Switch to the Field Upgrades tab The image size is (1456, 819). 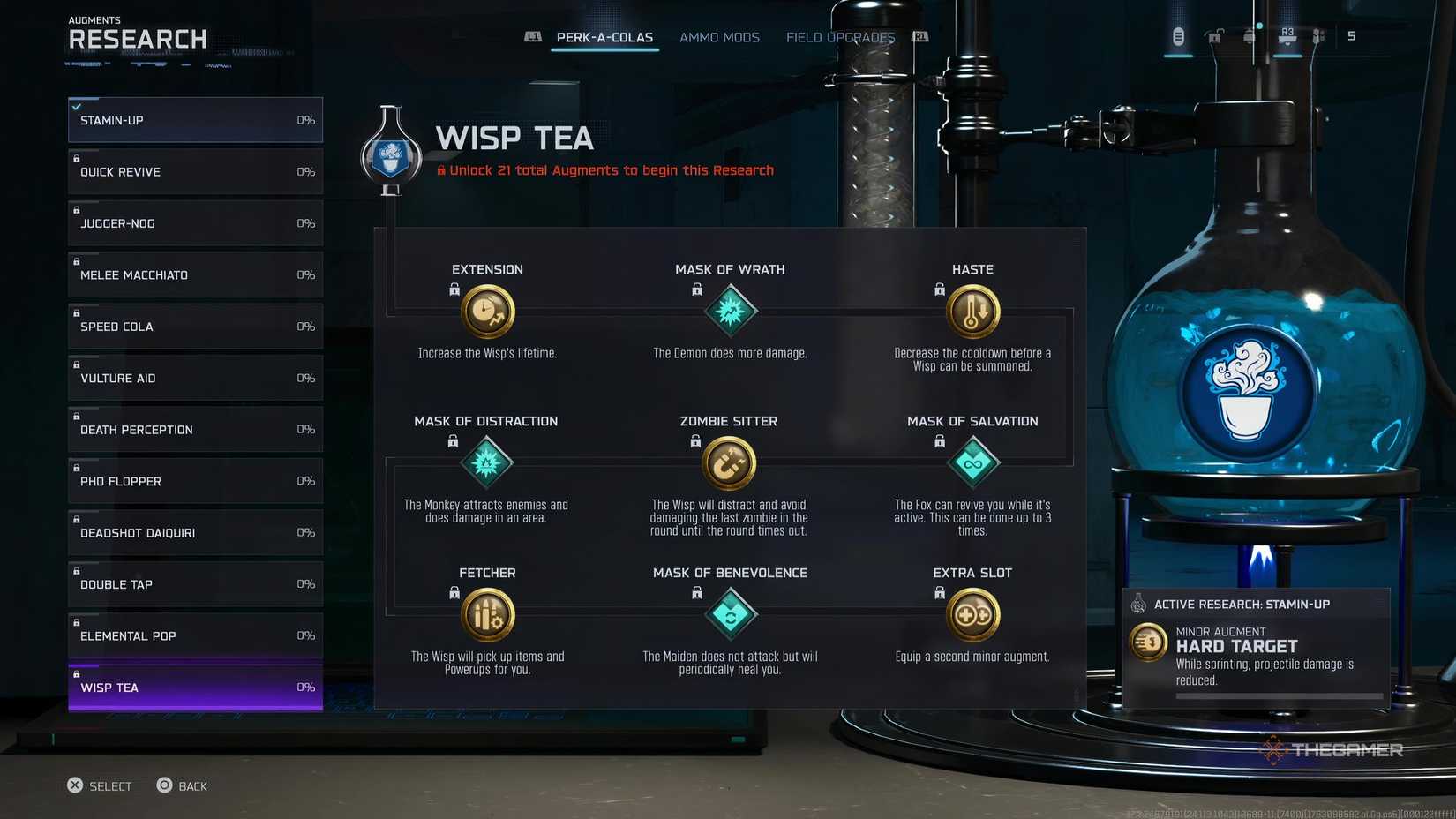tap(839, 37)
